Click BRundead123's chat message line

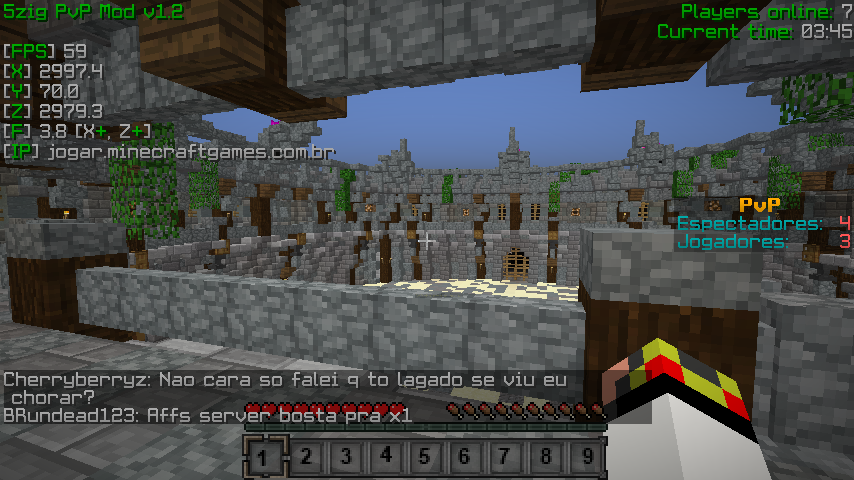pos(207,415)
